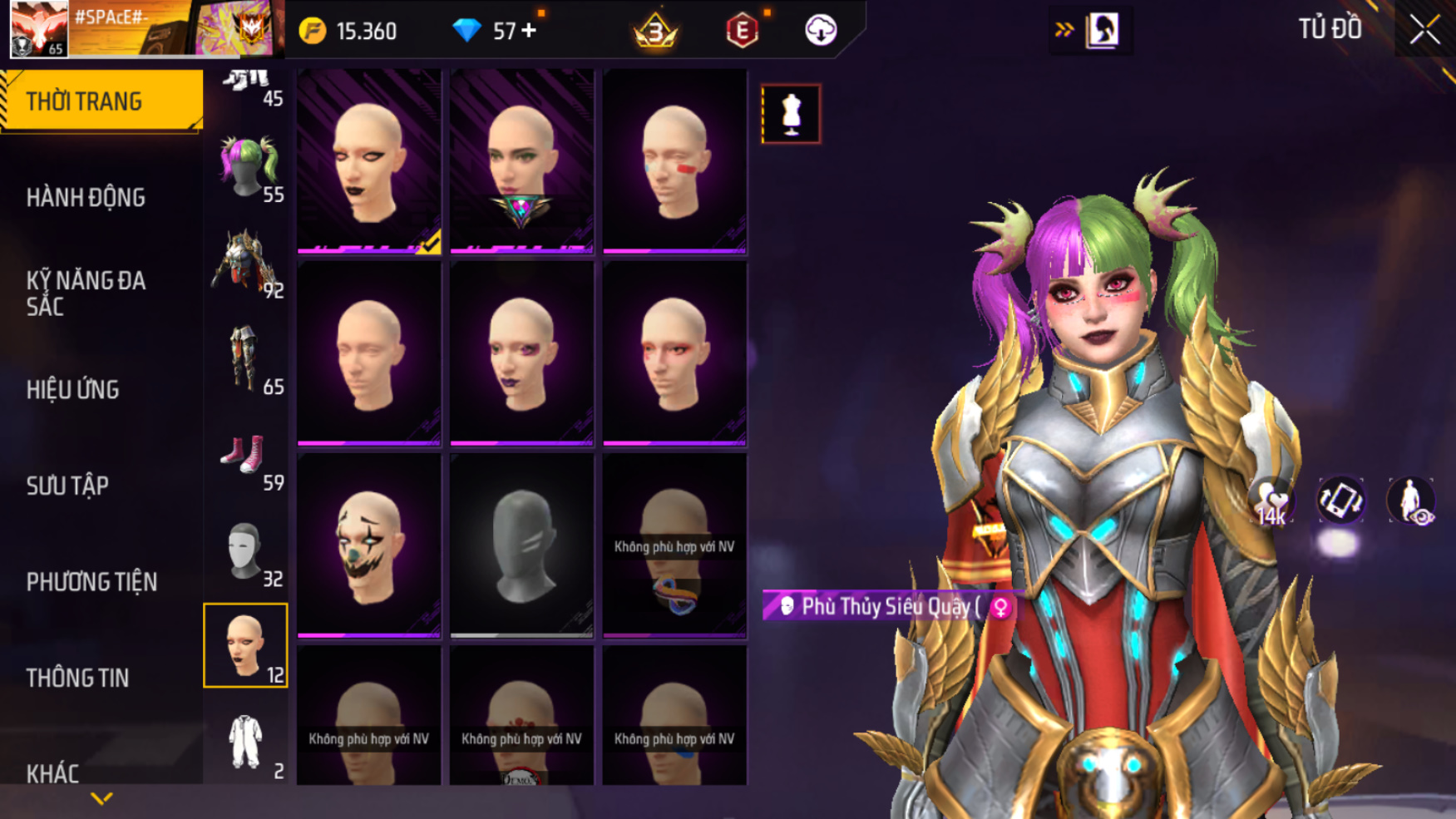Select the Kỹ Năng Đa Sắc menu
Screen dimensions: 1456x819
86,293
